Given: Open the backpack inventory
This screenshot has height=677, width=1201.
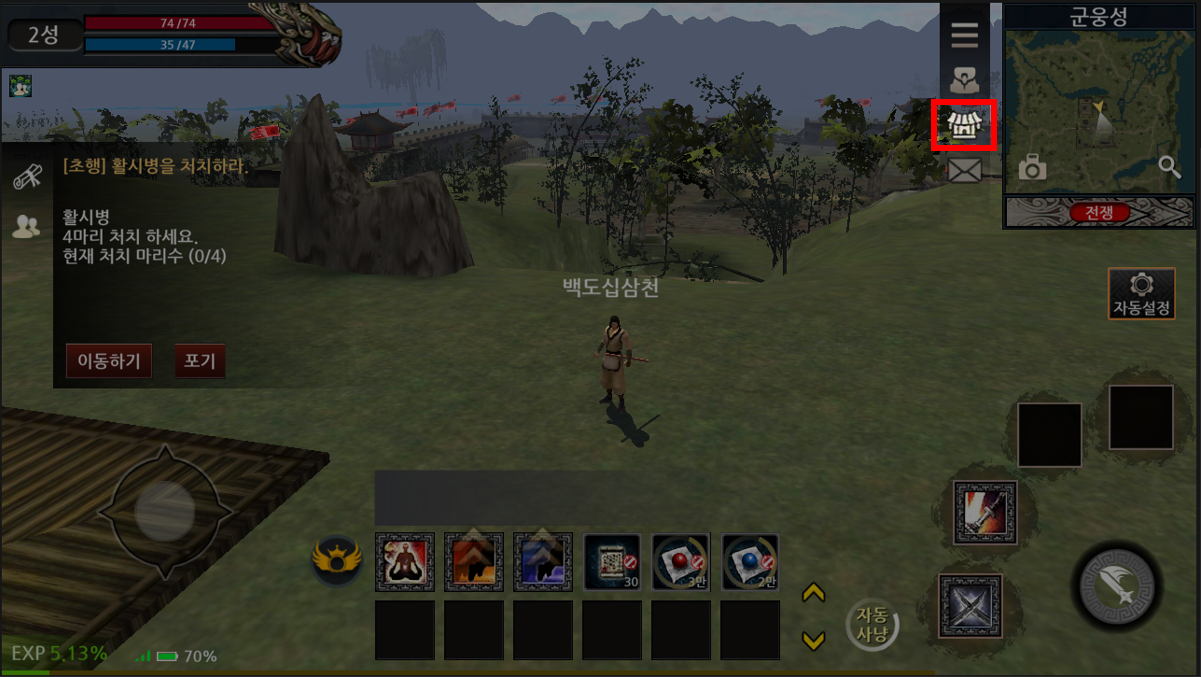Looking at the screenshot, I should (964, 80).
